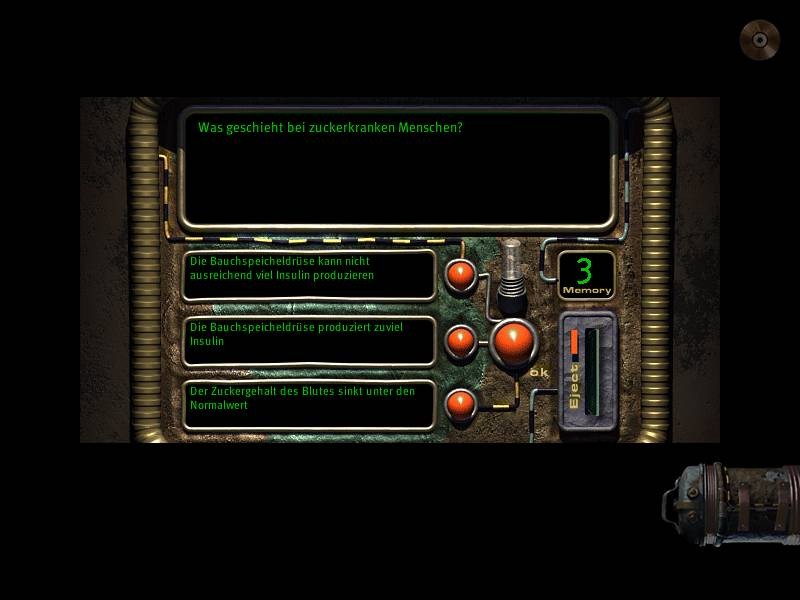Confirm the answer with the large ok button
800x600 pixels.
pos(514,341)
